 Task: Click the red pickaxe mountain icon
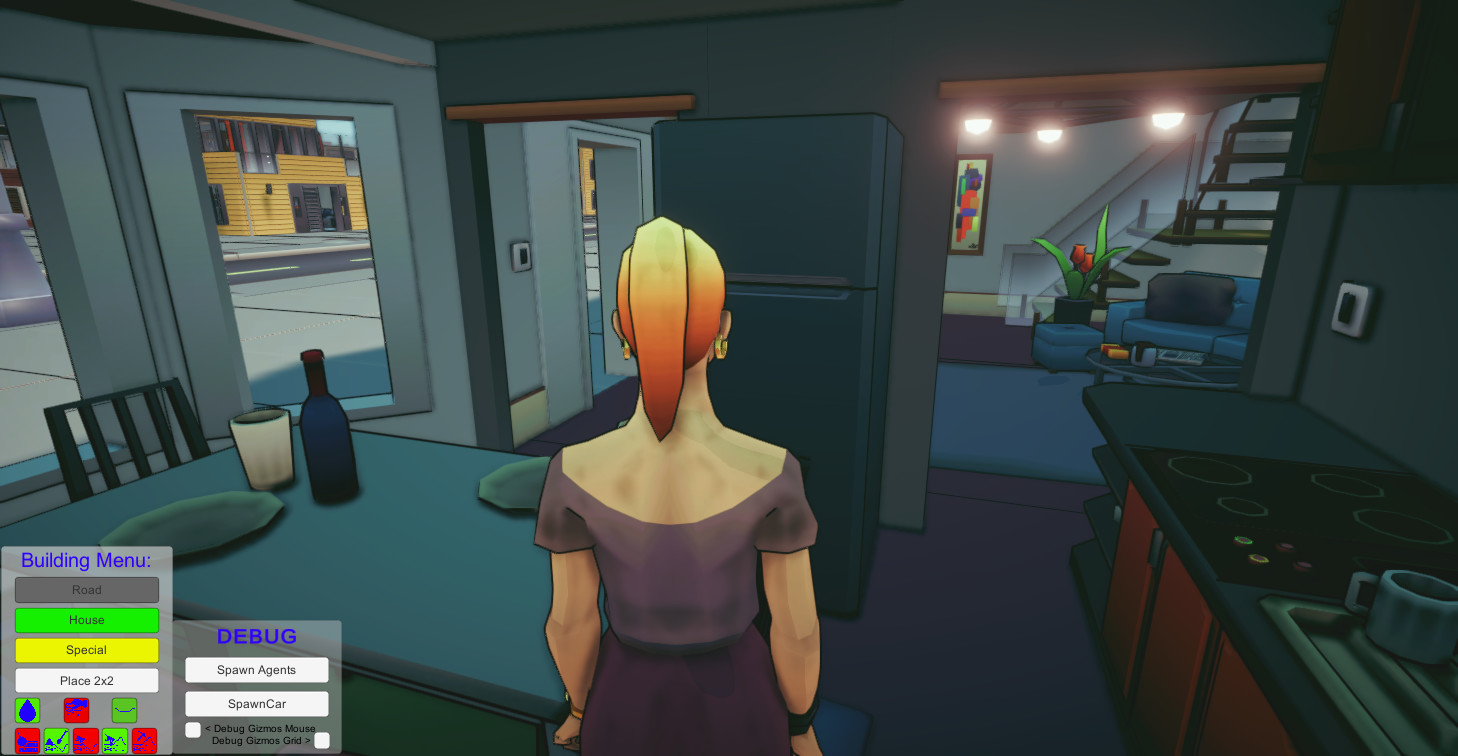click(x=143, y=741)
